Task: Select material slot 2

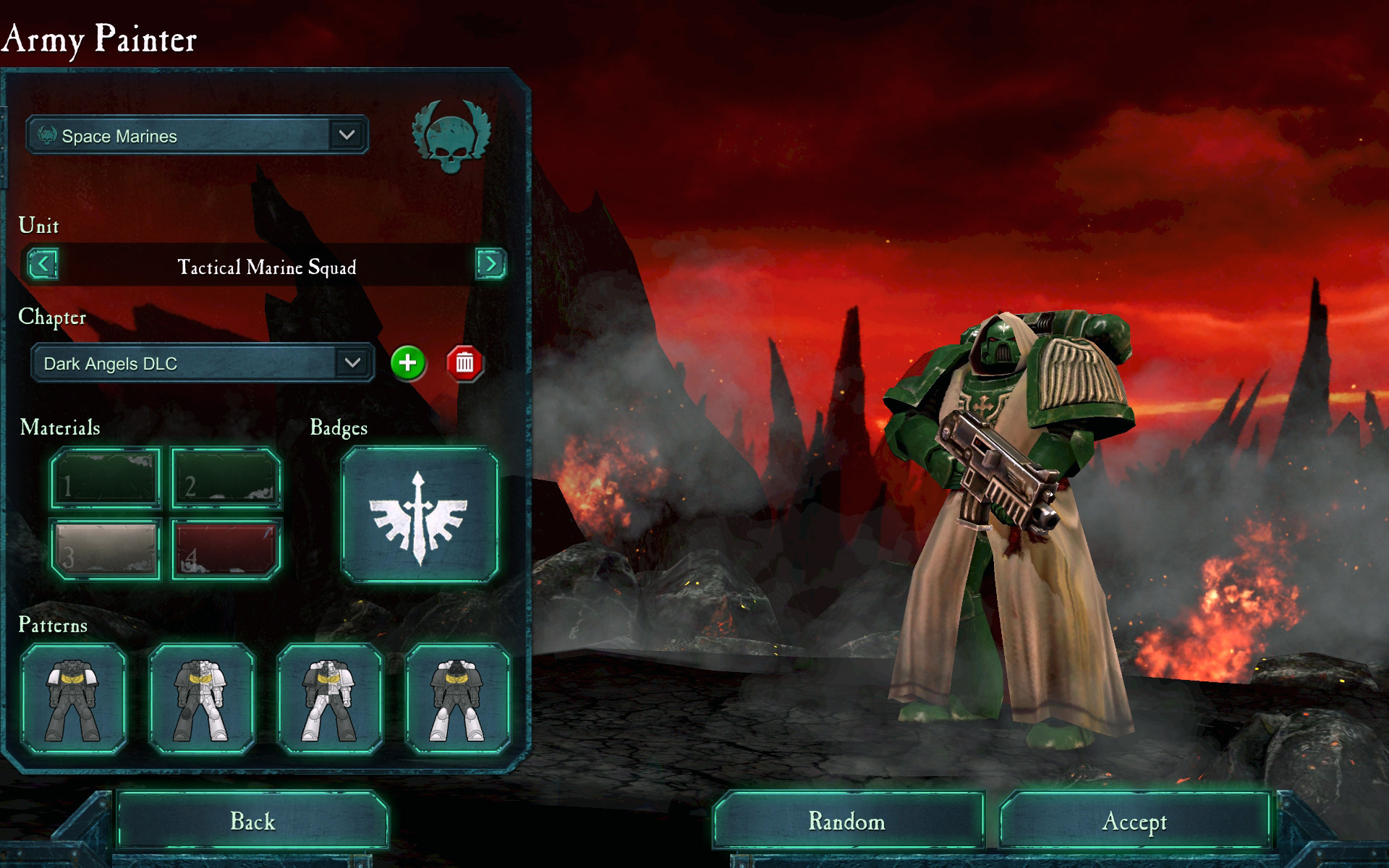Action: [x=224, y=477]
